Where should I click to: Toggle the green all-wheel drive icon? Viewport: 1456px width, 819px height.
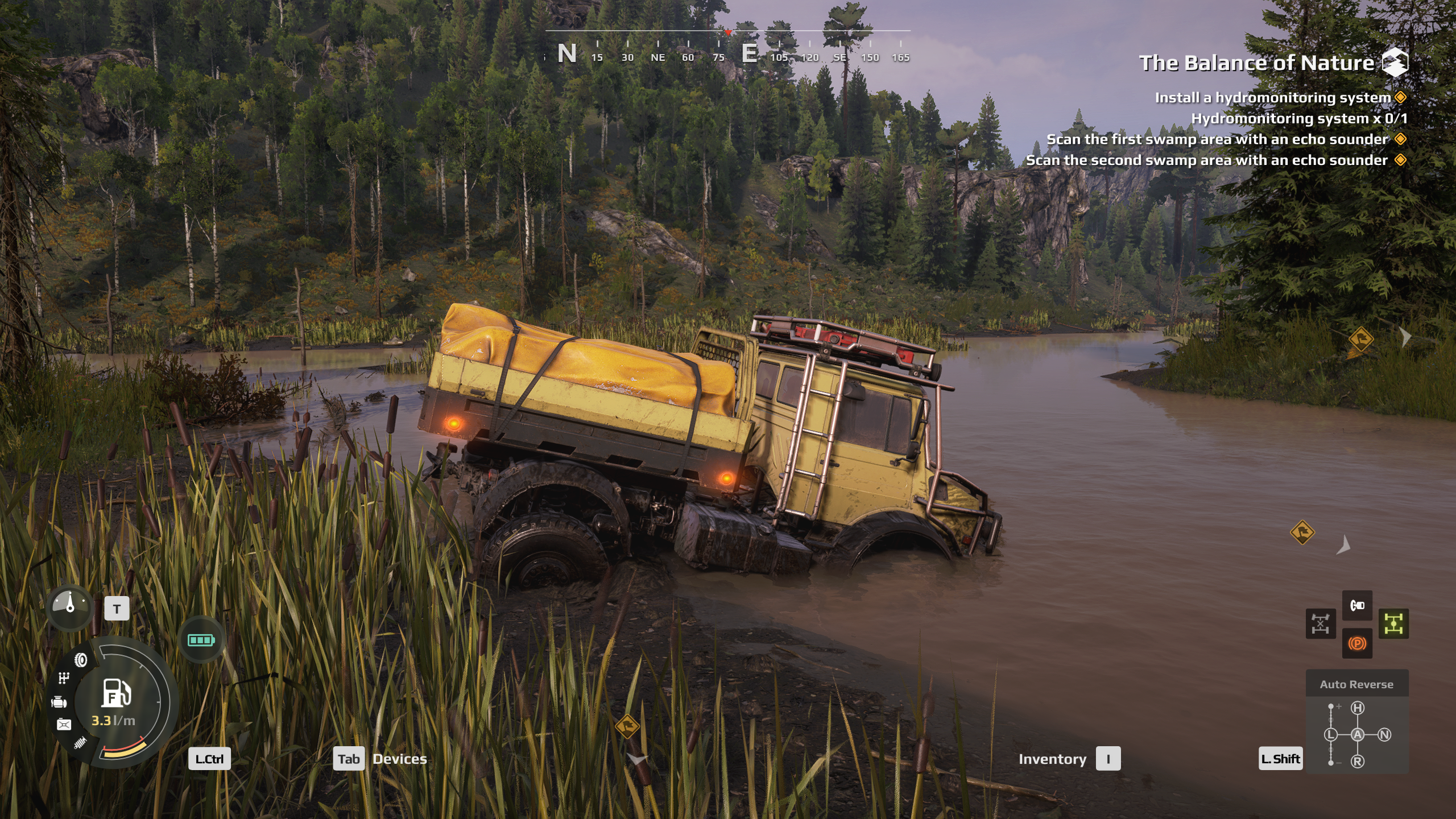click(x=1393, y=624)
